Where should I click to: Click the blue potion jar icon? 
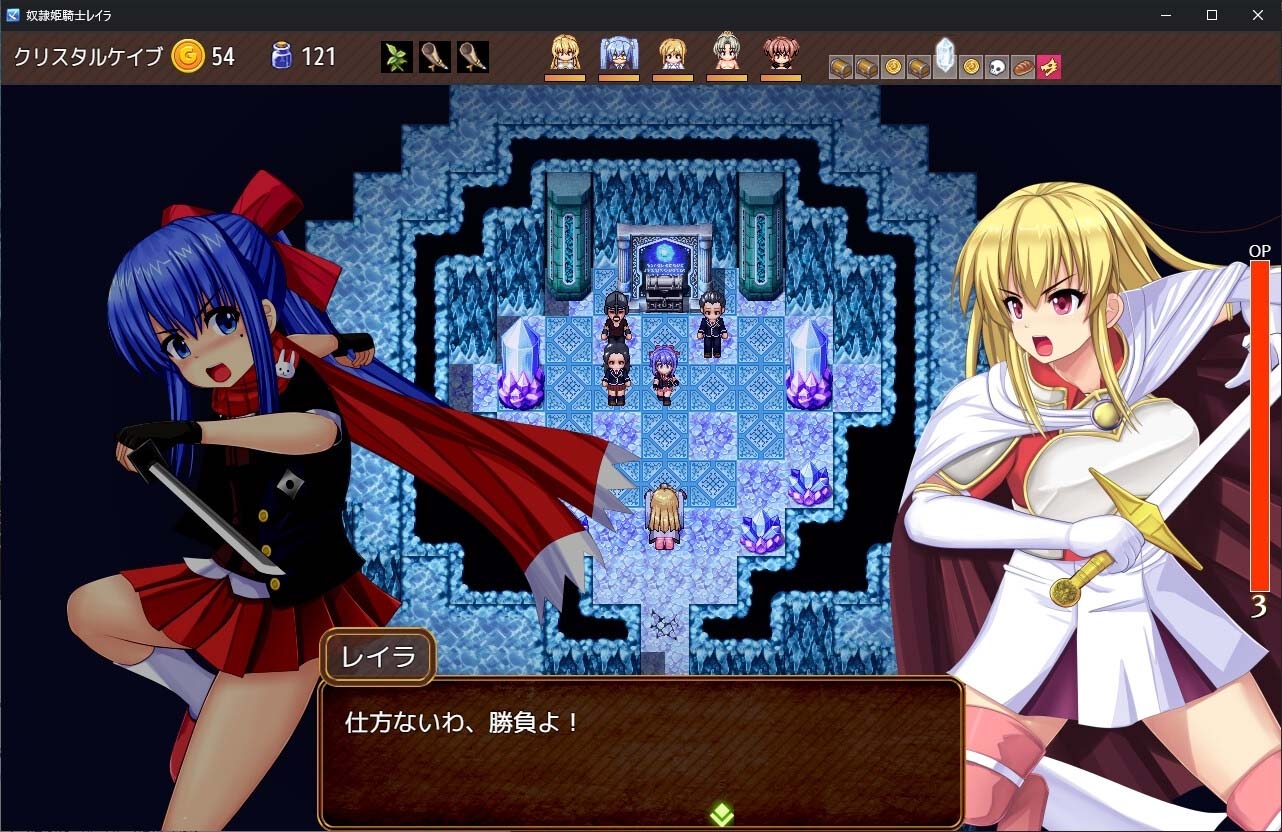click(x=283, y=57)
